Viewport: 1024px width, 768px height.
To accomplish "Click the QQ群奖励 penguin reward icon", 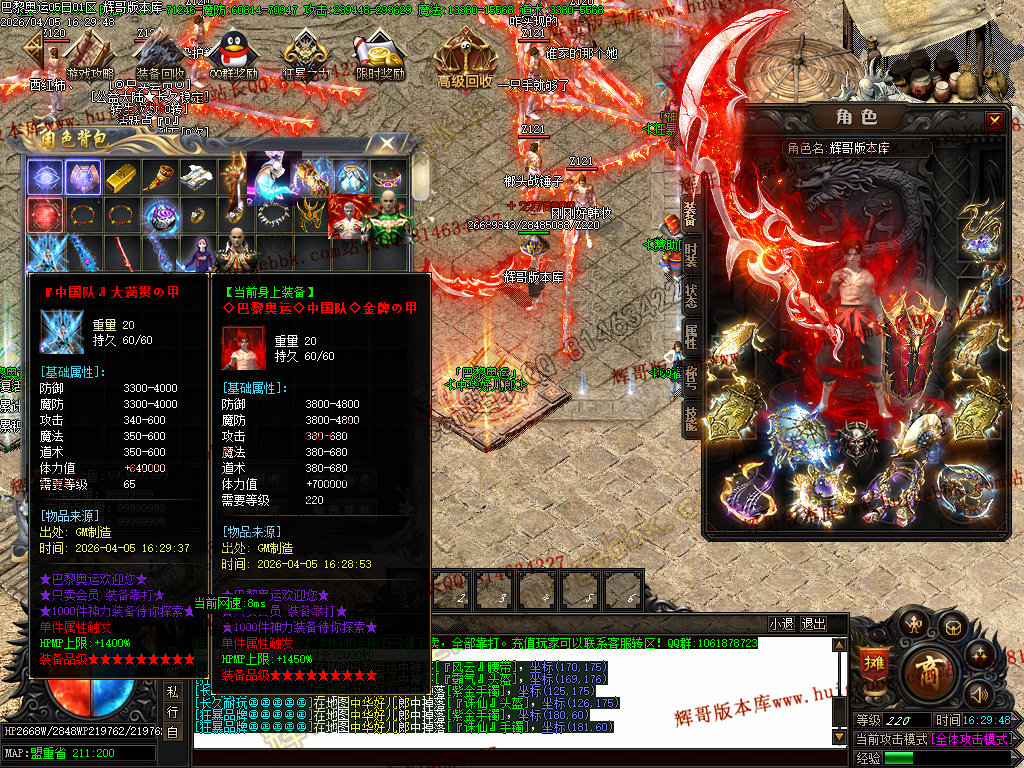I will [232, 55].
